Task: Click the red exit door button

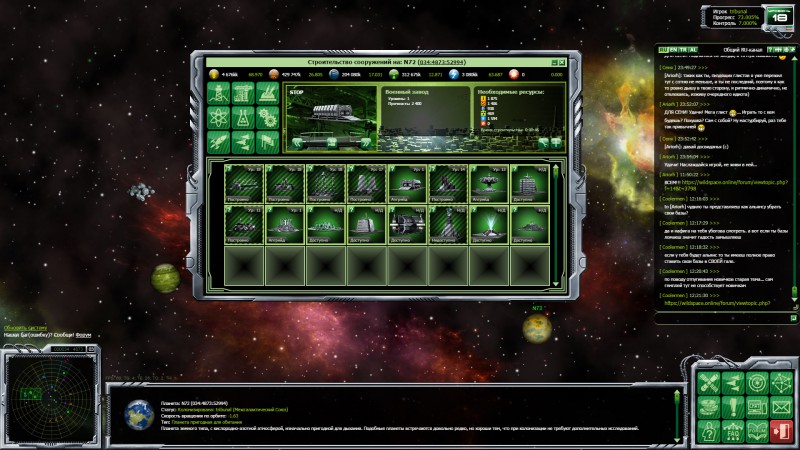Action: [782, 432]
